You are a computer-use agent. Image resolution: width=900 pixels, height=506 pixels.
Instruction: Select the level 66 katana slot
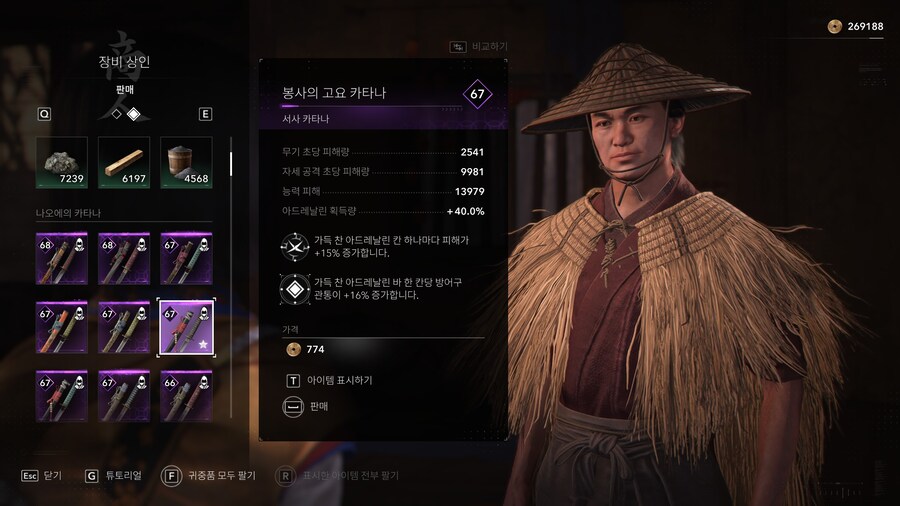coord(186,396)
